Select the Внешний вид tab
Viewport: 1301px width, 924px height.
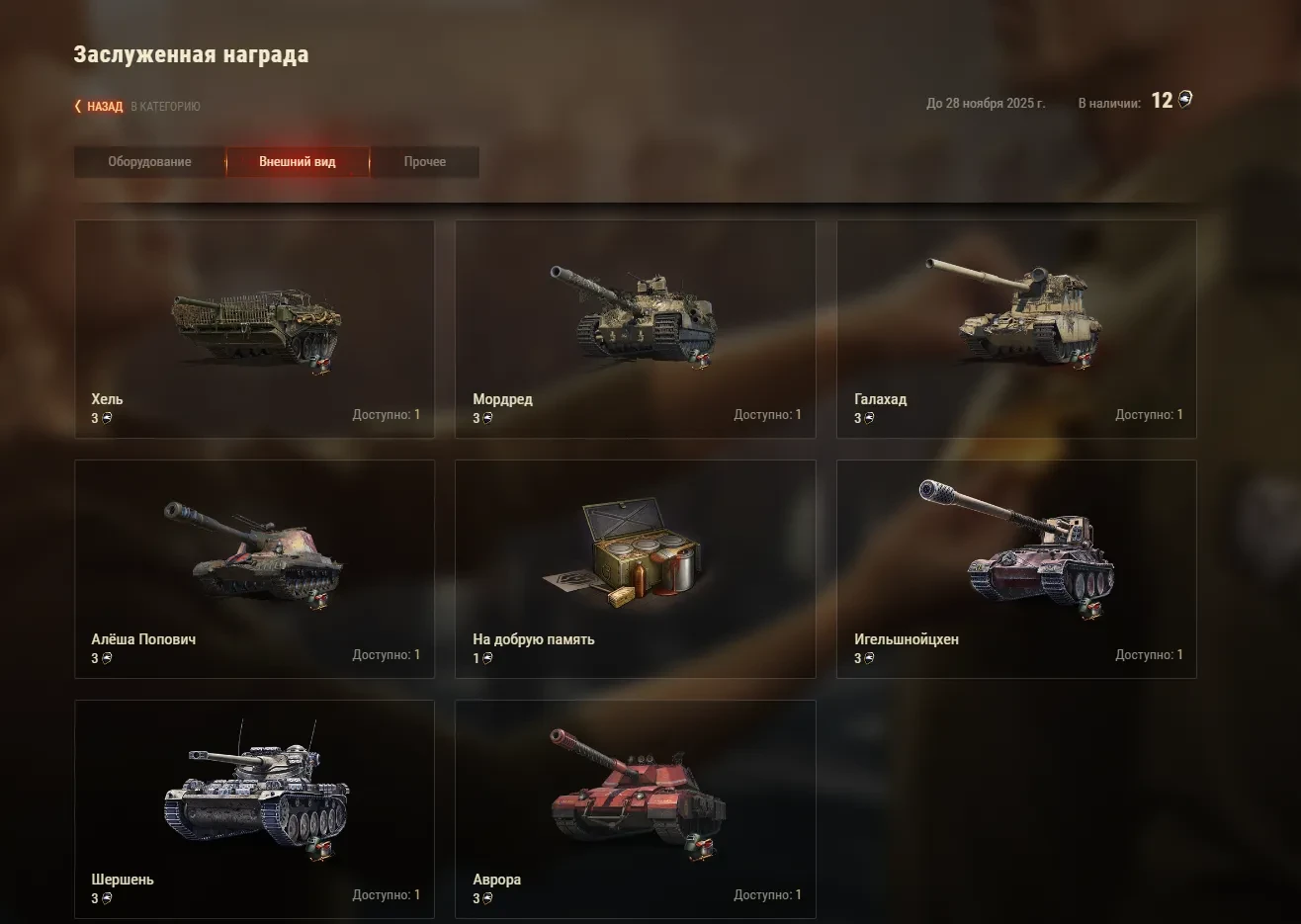coord(298,162)
